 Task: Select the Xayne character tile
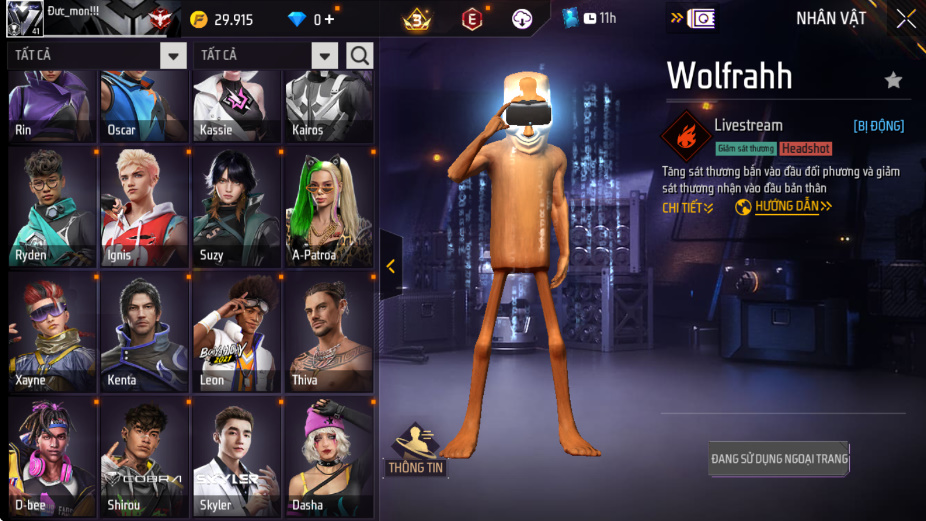coord(53,331)
